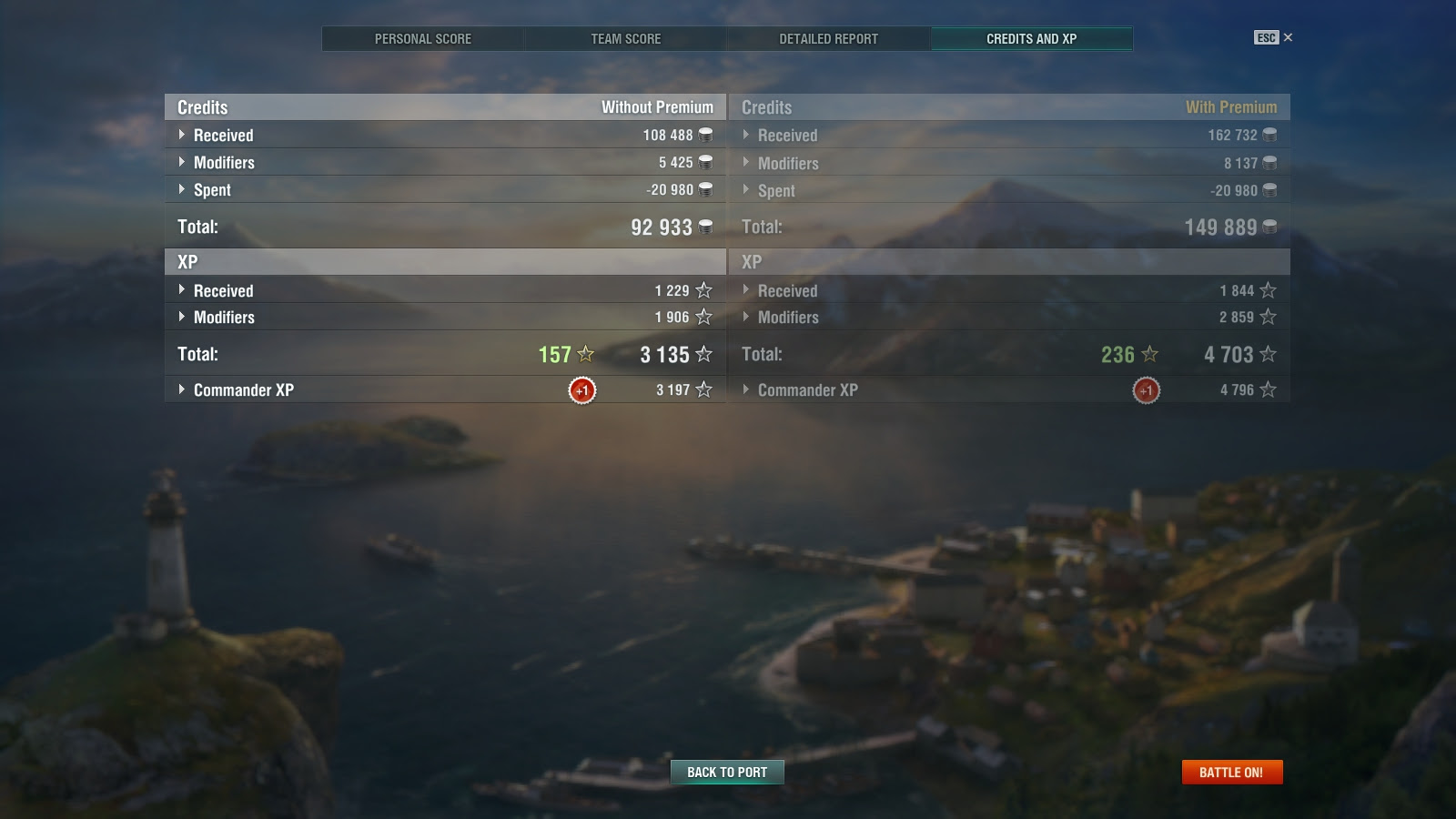Expand the Spent row in premium Credits
The image size is (1456, 819).
[747, 191]
